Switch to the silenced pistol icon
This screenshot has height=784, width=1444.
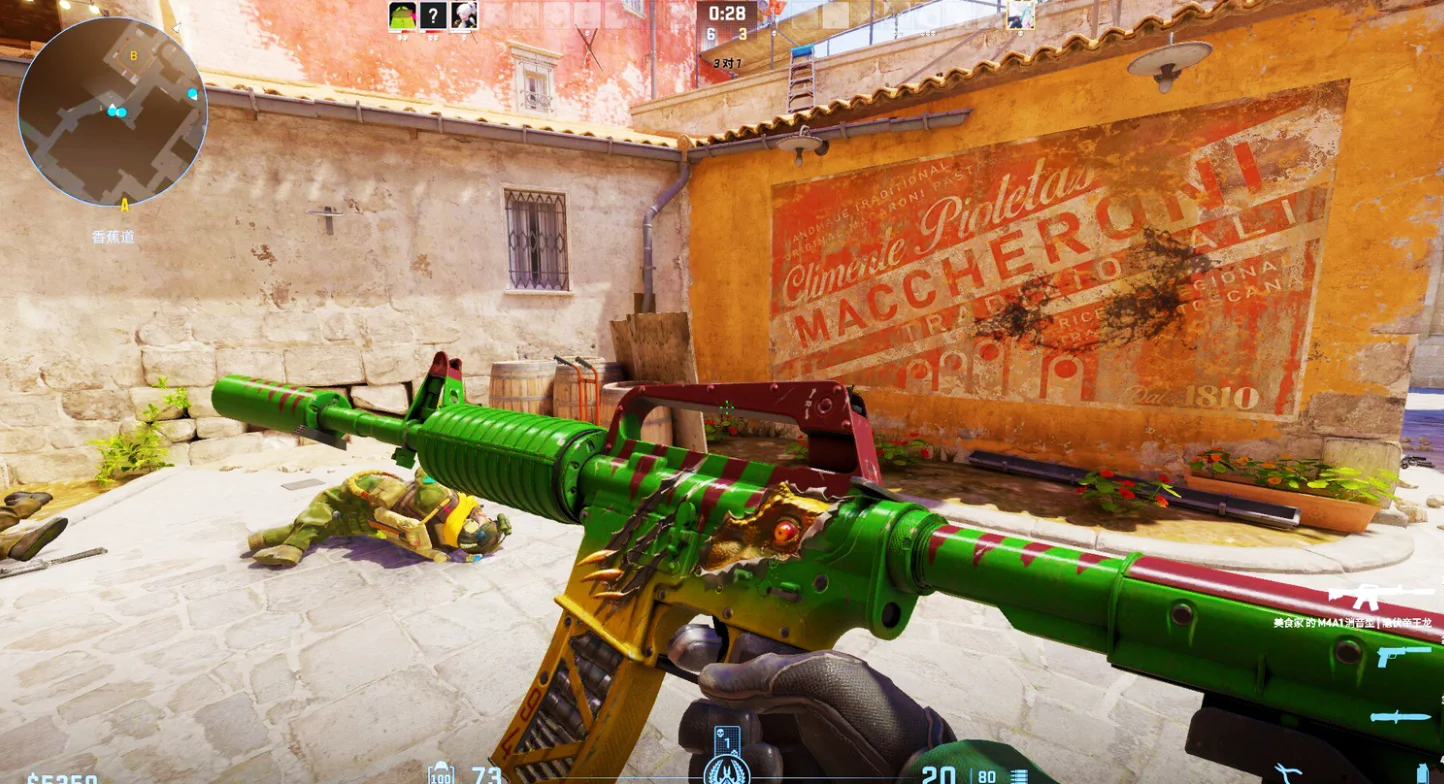1403,657
